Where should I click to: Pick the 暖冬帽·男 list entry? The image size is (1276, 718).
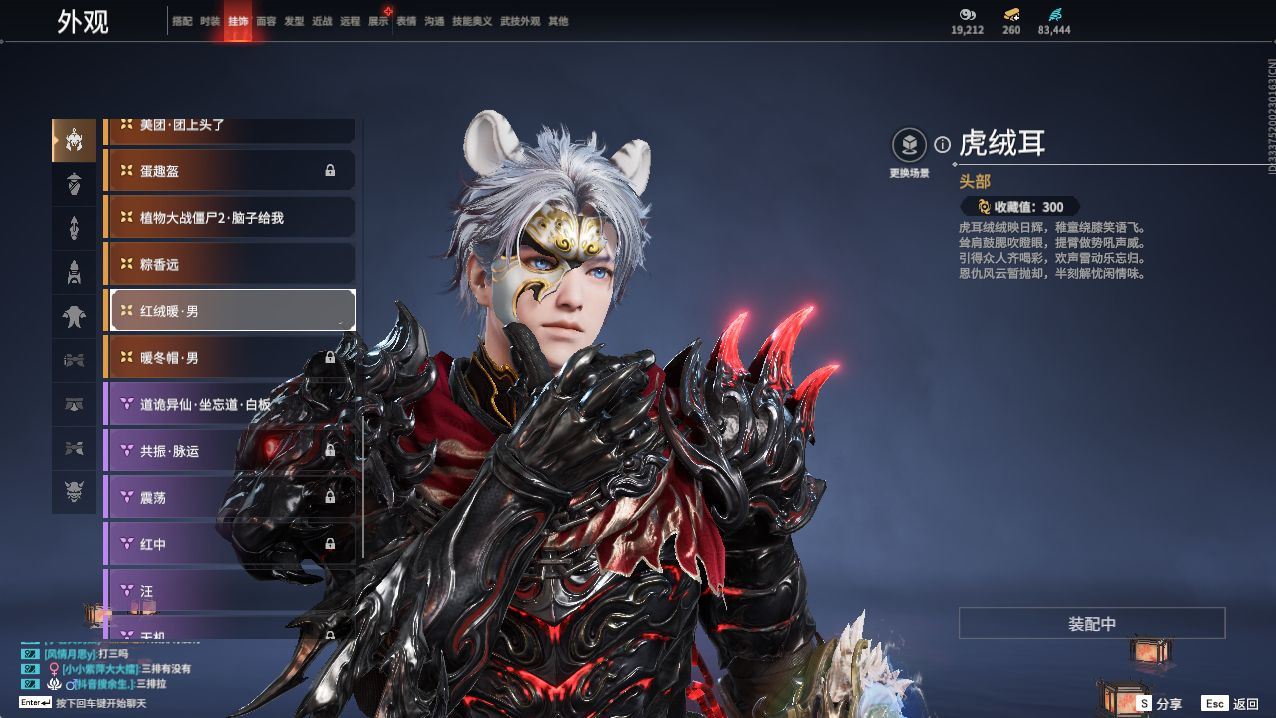[x=229, y=357]
